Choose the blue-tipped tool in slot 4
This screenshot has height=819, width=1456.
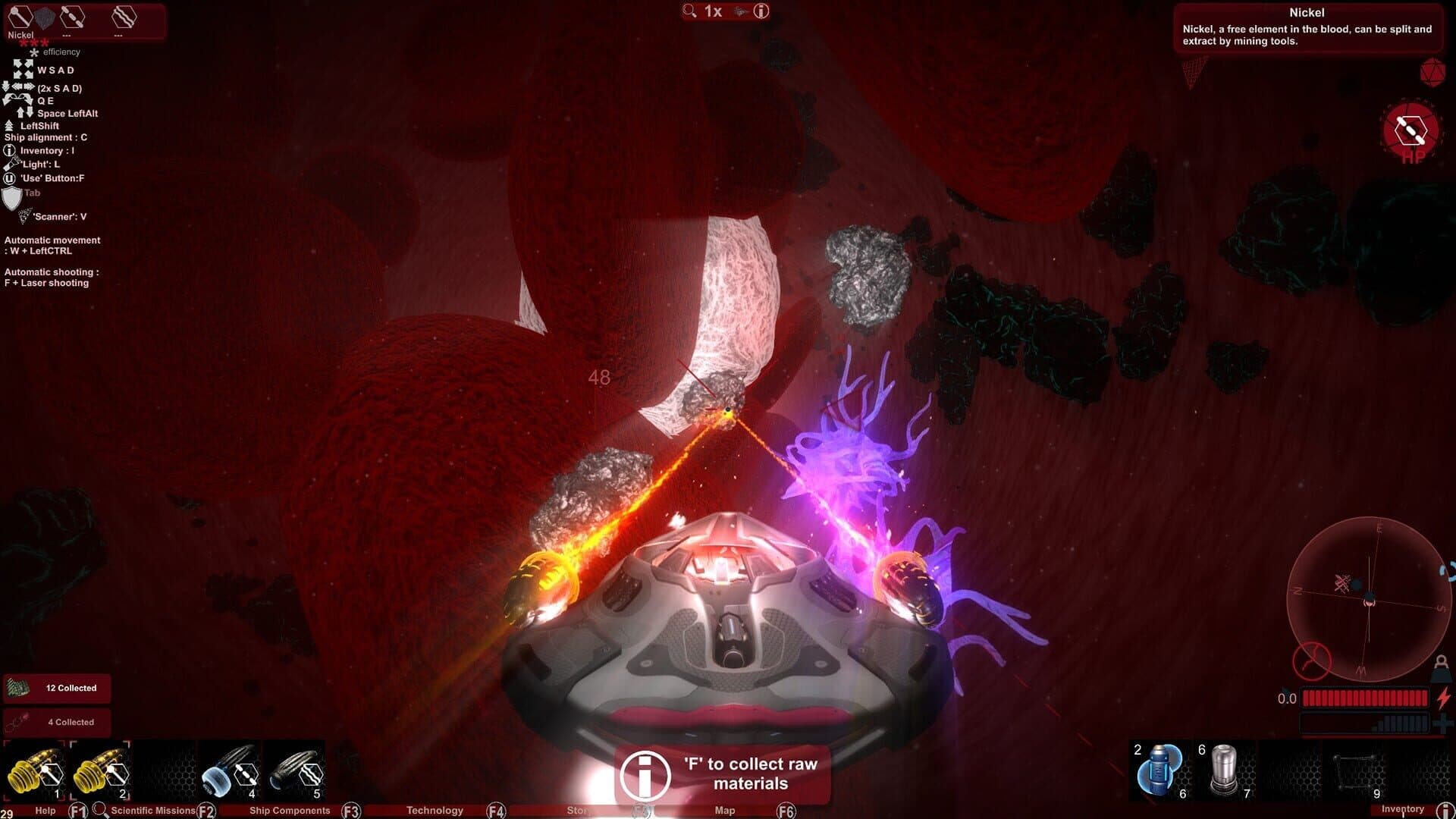pos(230,771)
